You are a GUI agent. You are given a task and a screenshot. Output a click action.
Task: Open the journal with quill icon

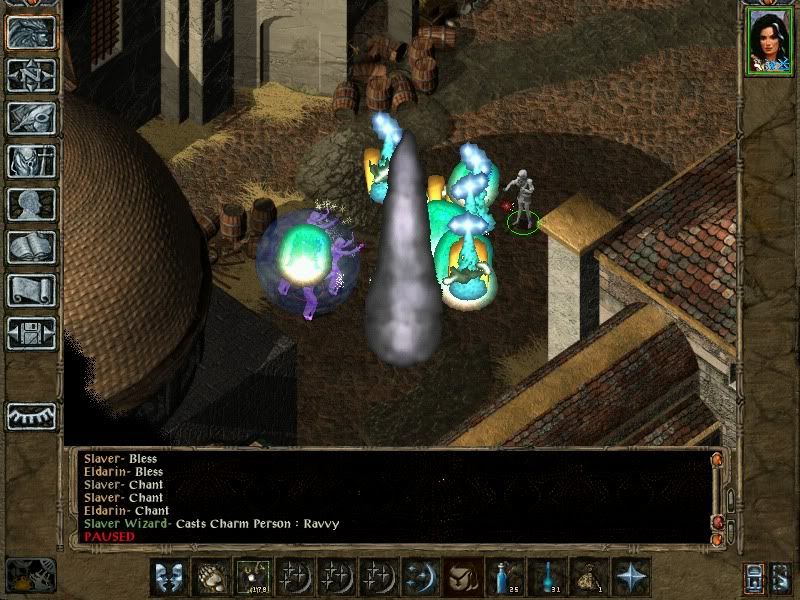[32, 117]
